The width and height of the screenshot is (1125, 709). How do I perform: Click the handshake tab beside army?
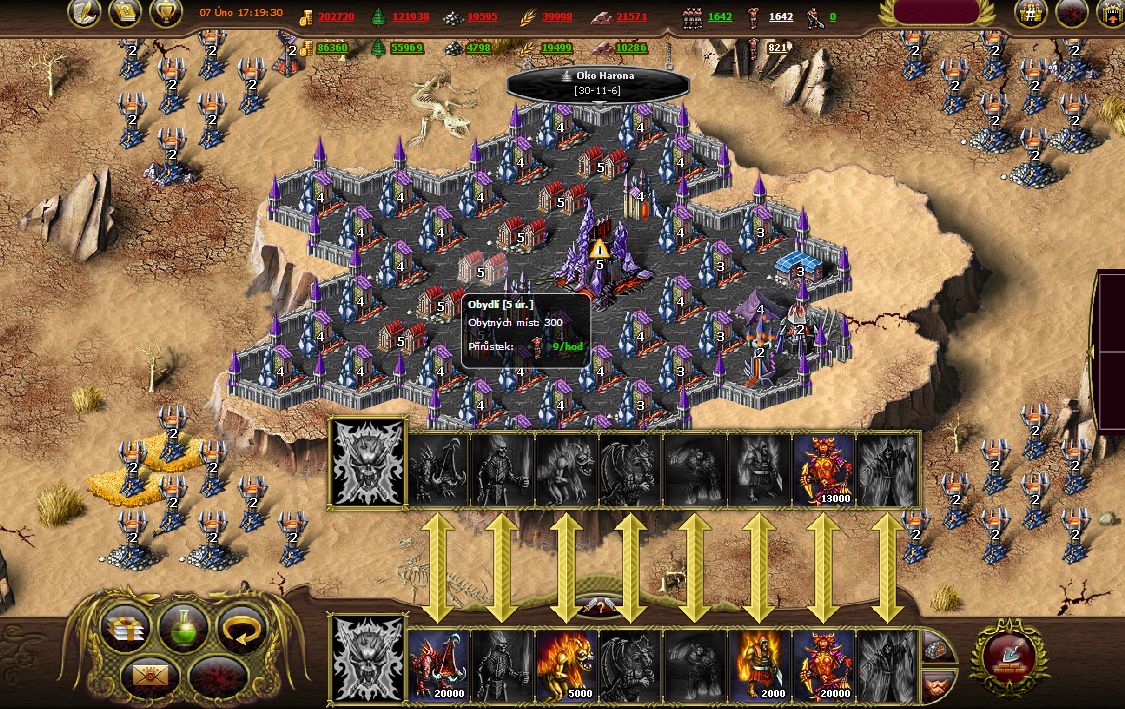click(935, 684)
